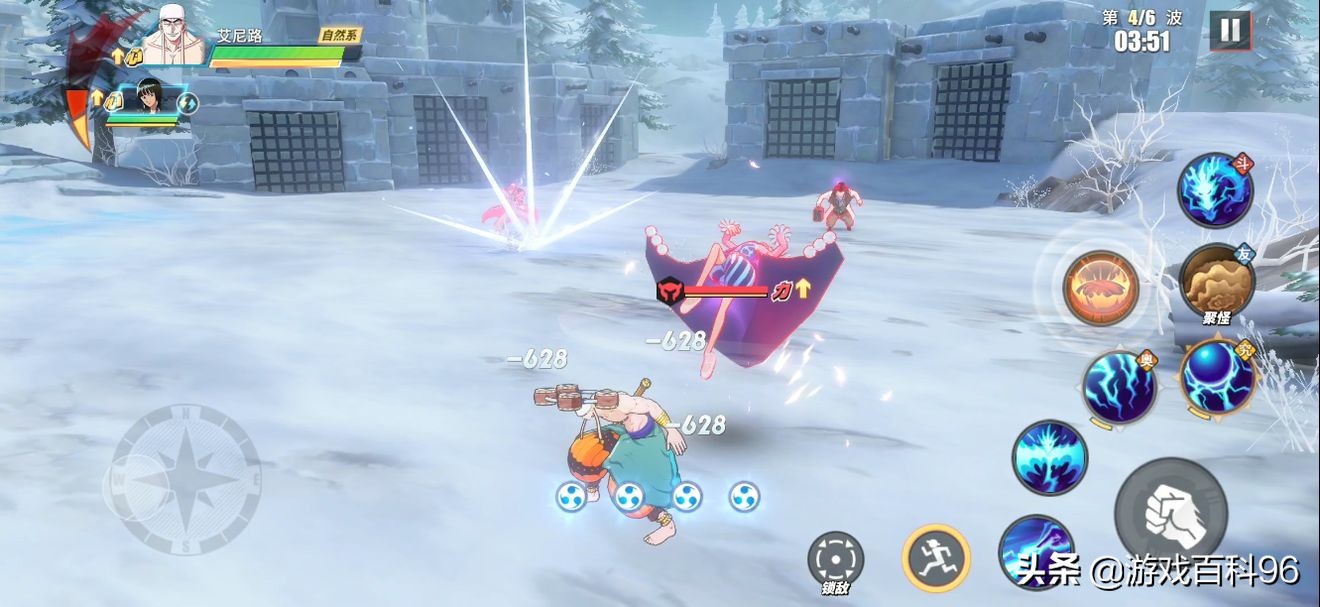Use the crackling lightning bolts skill
Image resolution: width=1320 pixels, height=607 pixels.
click(x=1119, y=387)
